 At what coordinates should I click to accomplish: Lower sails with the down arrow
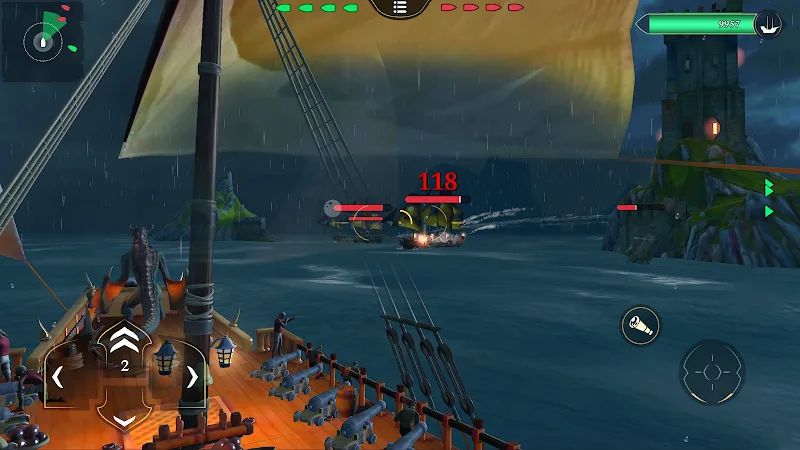click(124, 420)
